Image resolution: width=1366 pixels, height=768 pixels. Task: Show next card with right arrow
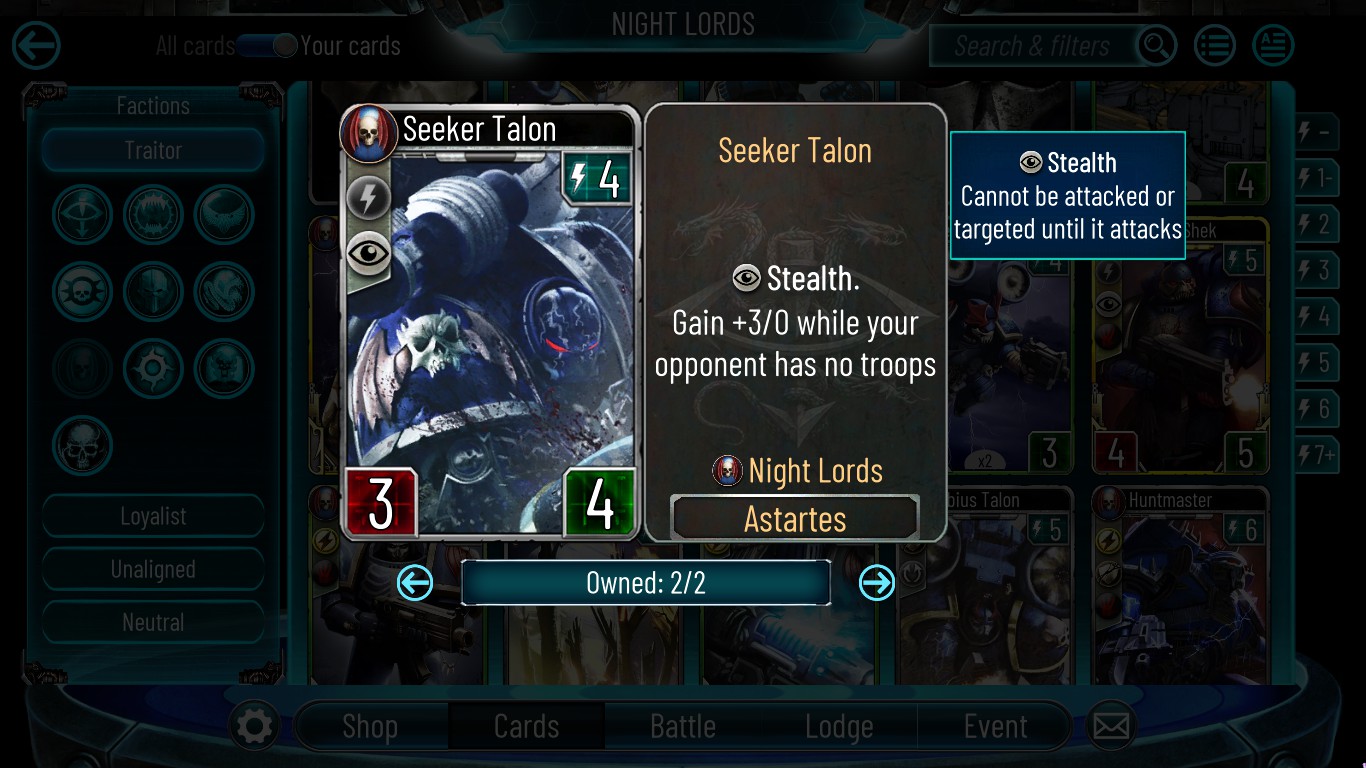[877, 582]
